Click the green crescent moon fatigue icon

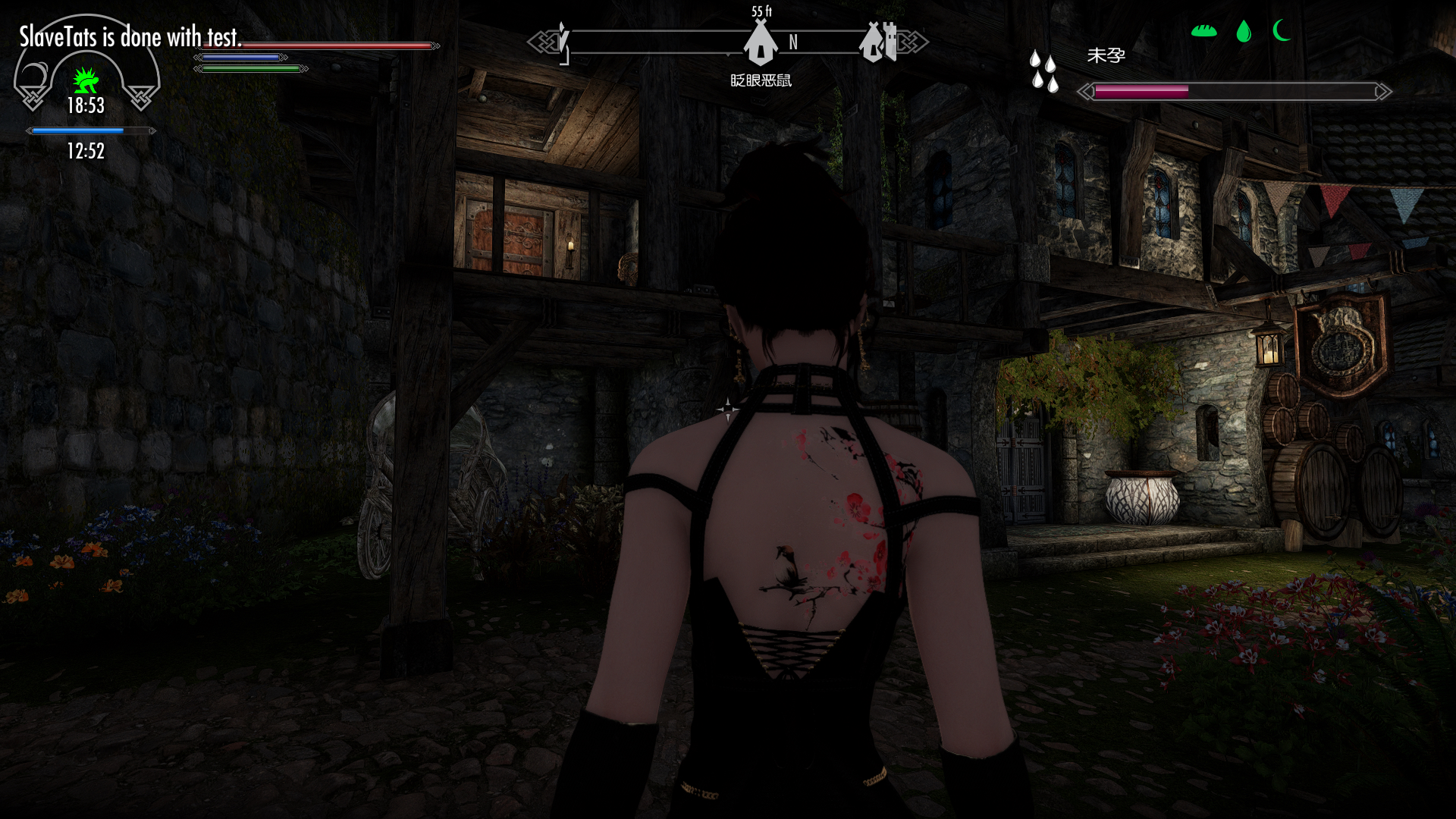coord(1282,30)
